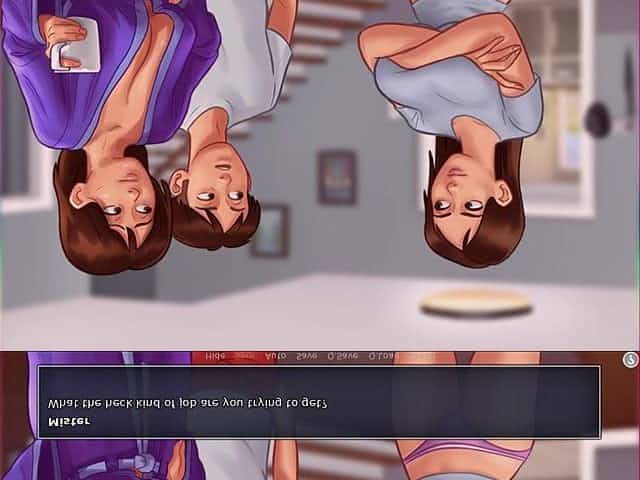The width and height of the screenshot is (640, 480).
Task: Open the Save menu
Action: pyautogui.click(x=308, y=356)
